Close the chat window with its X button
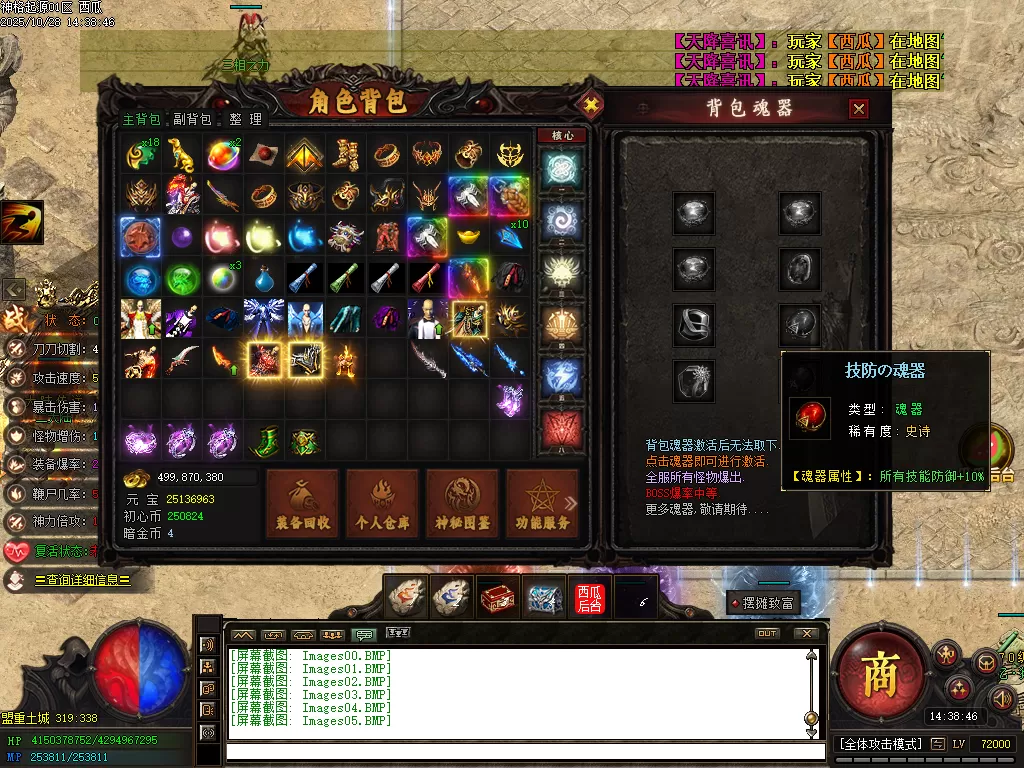Screen dimensions: 1024x768 [806, 633]
